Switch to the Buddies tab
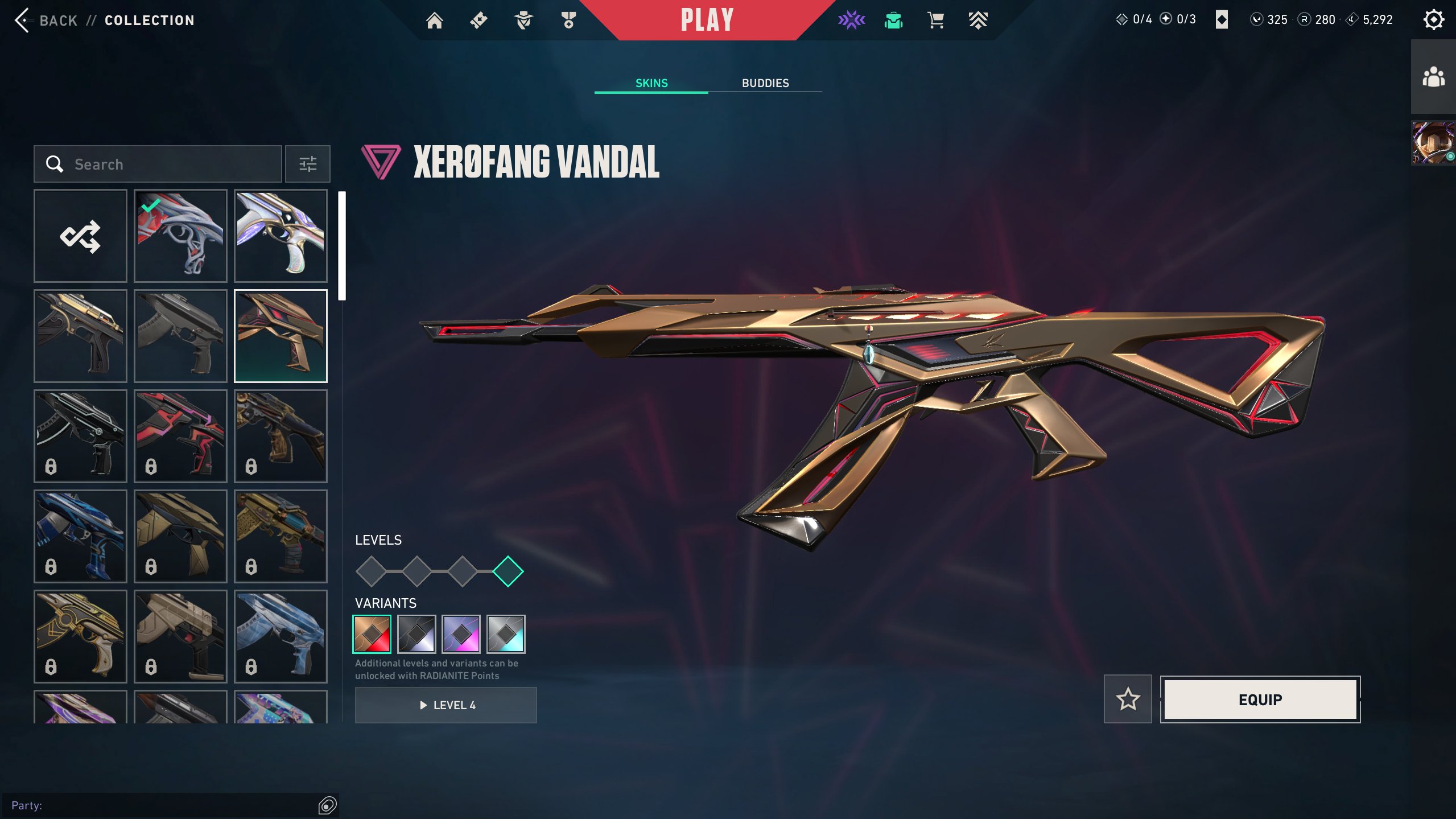Screen dimensions: 1456x819 765,83
